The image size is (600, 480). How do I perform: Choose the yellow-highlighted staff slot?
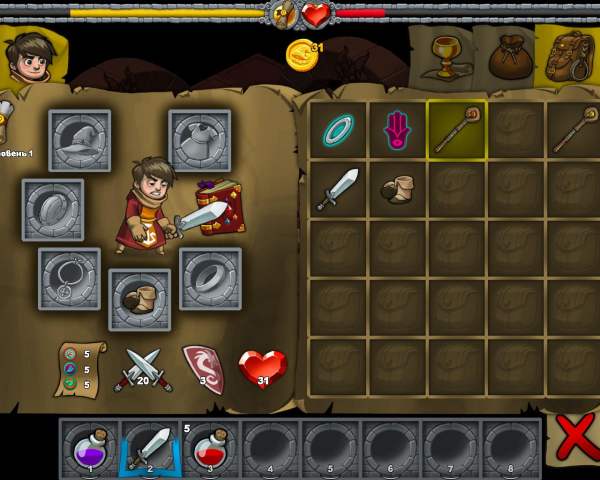[x=457, y=130]
